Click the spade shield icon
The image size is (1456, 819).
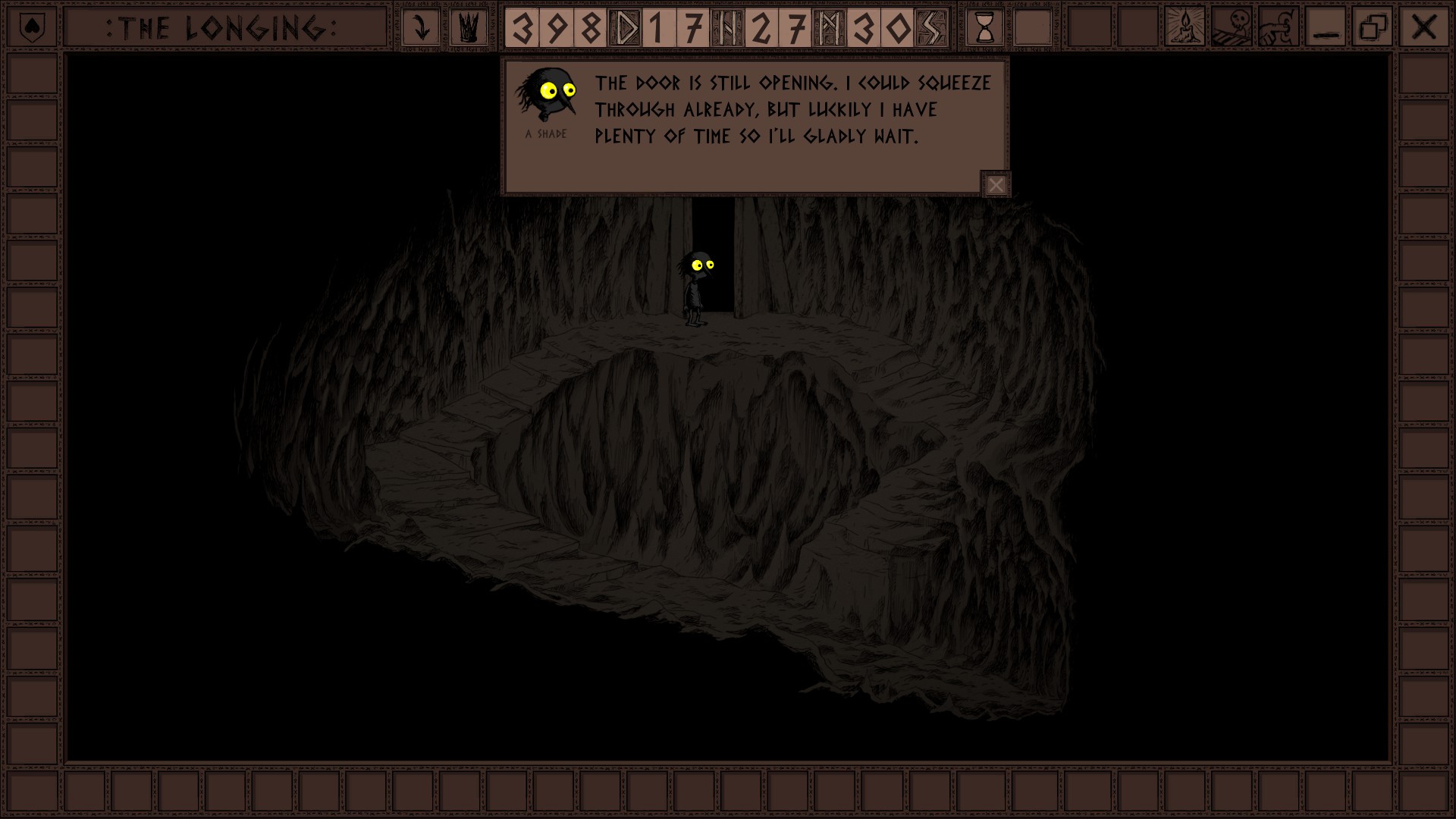tap(31, 28)
